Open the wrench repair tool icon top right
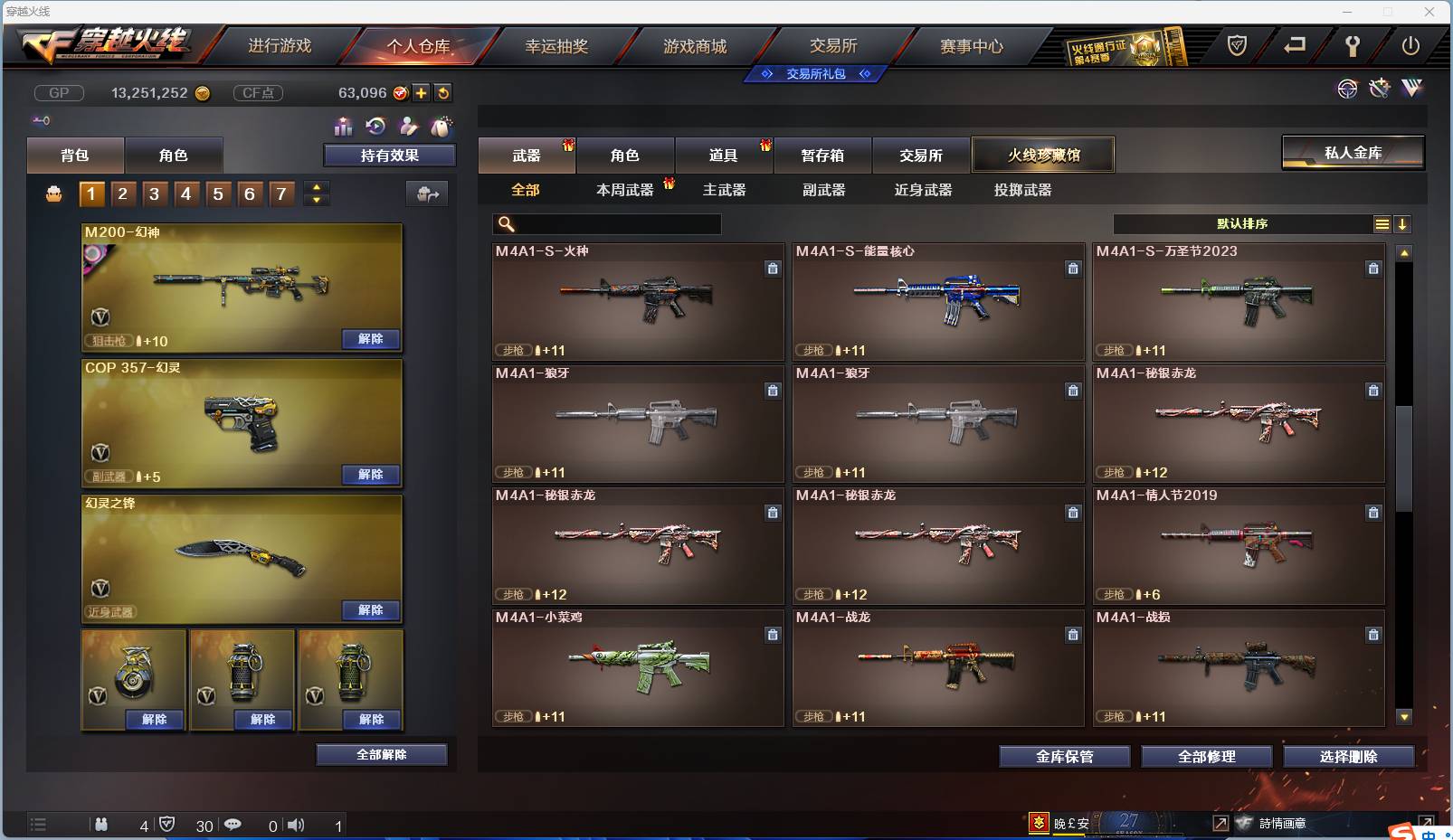Screen dimensions: 1453x840 click(x=1379, y=89)
